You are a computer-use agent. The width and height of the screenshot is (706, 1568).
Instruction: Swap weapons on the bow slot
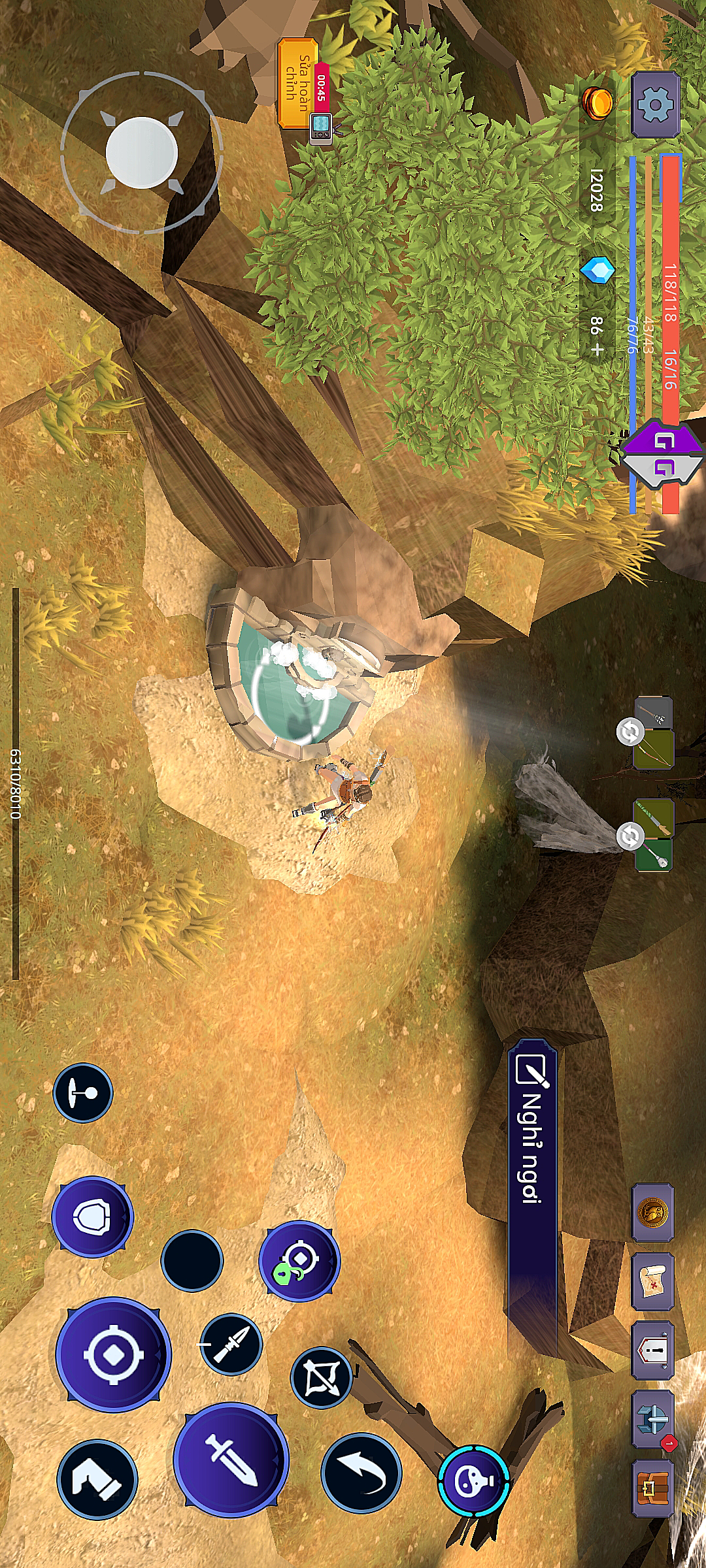[x=630, y=732]
